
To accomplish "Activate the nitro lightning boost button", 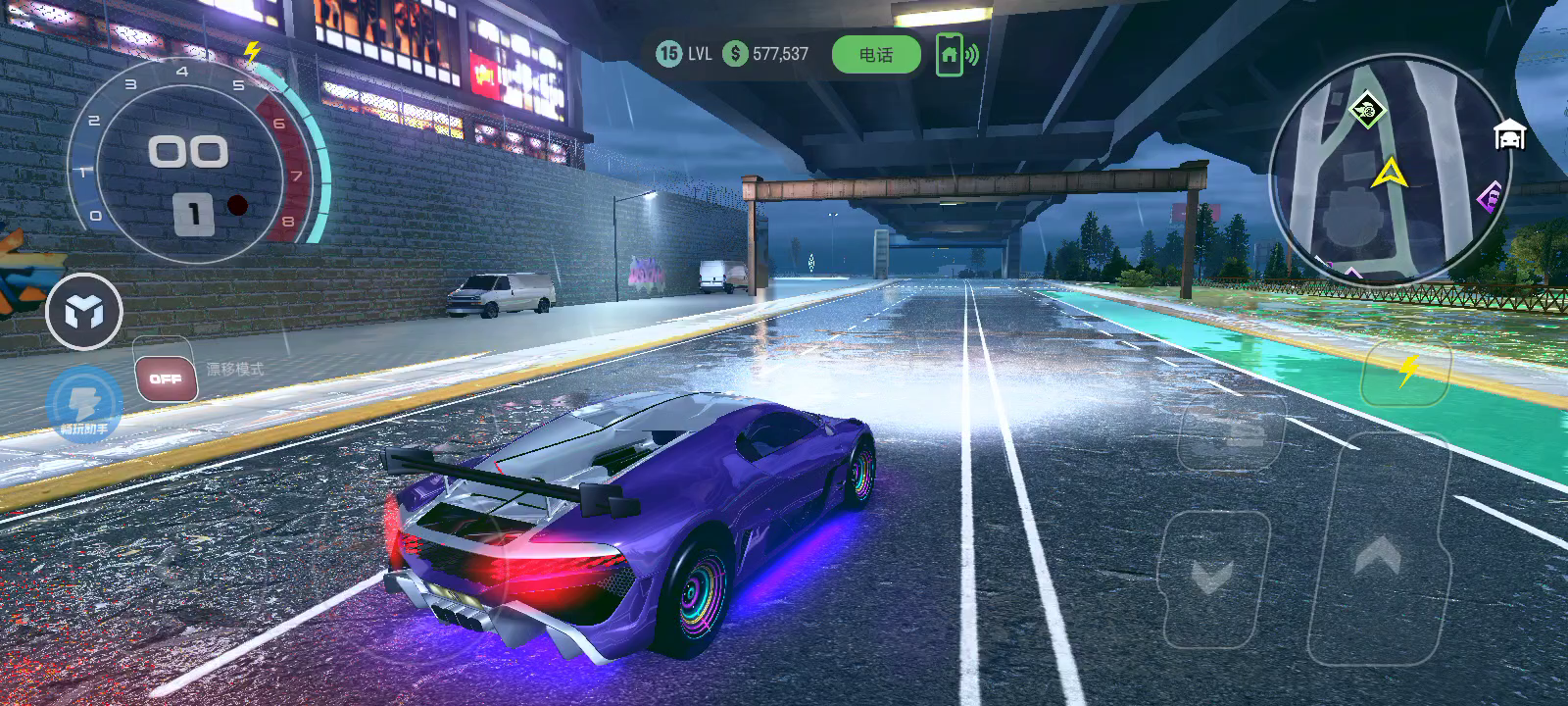I will pos(1406,372).
